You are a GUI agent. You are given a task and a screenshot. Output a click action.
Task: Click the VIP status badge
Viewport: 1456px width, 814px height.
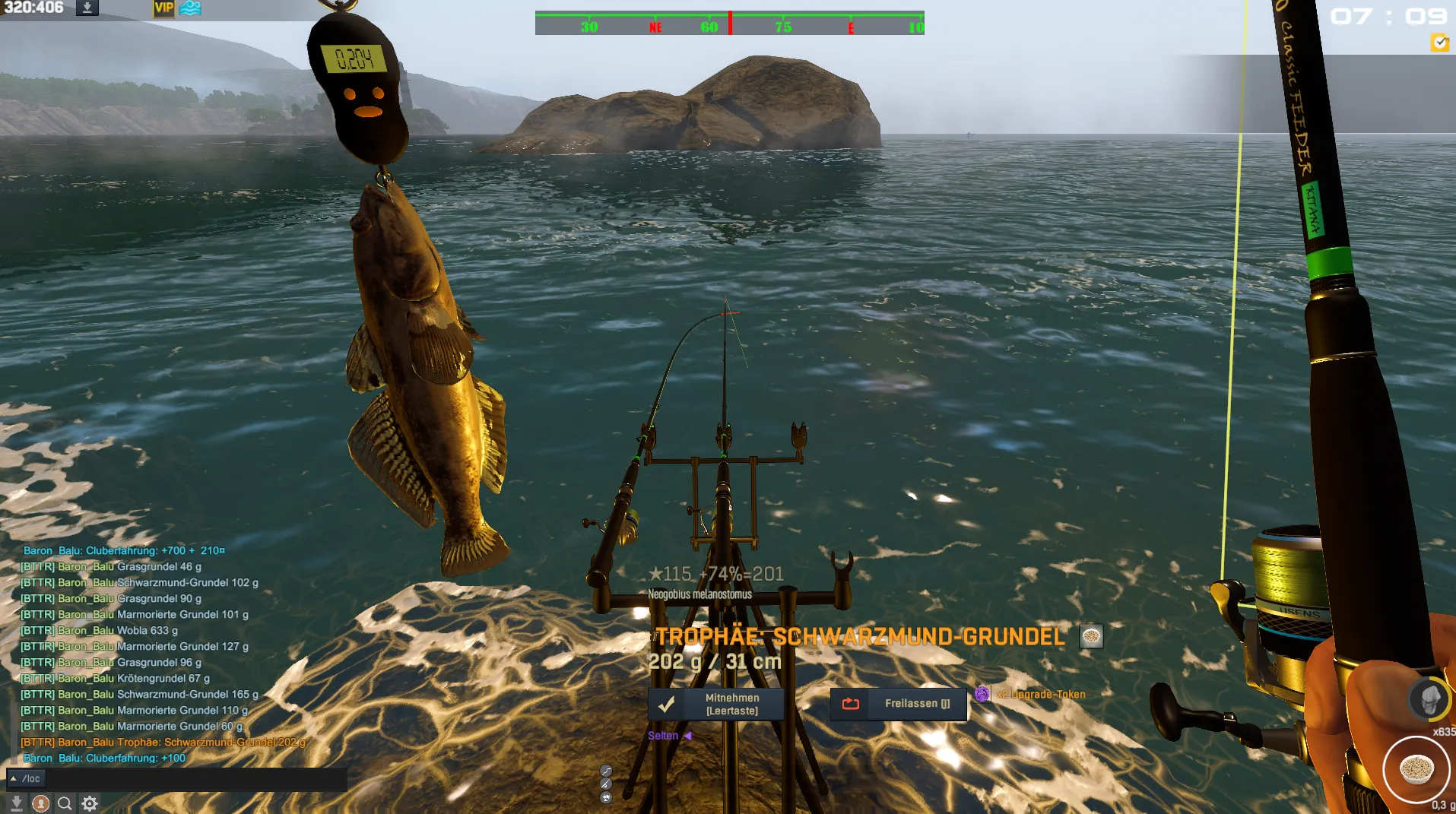[x=163, y=8]
